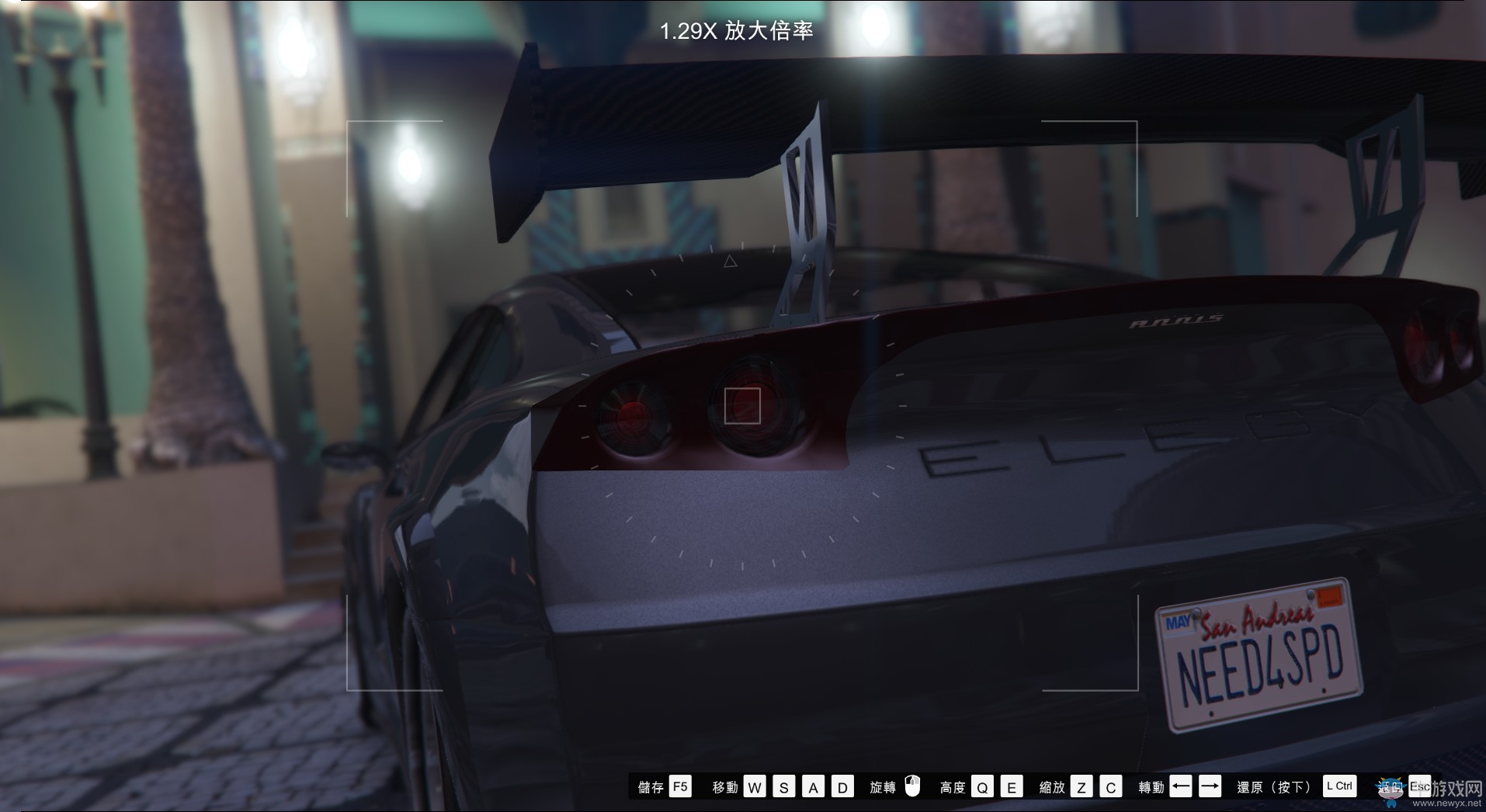This screenshot has height=812, width=1486.
Task: Click the 1.29X 放大倍率 zoom readout
Action: coord(738,32)
